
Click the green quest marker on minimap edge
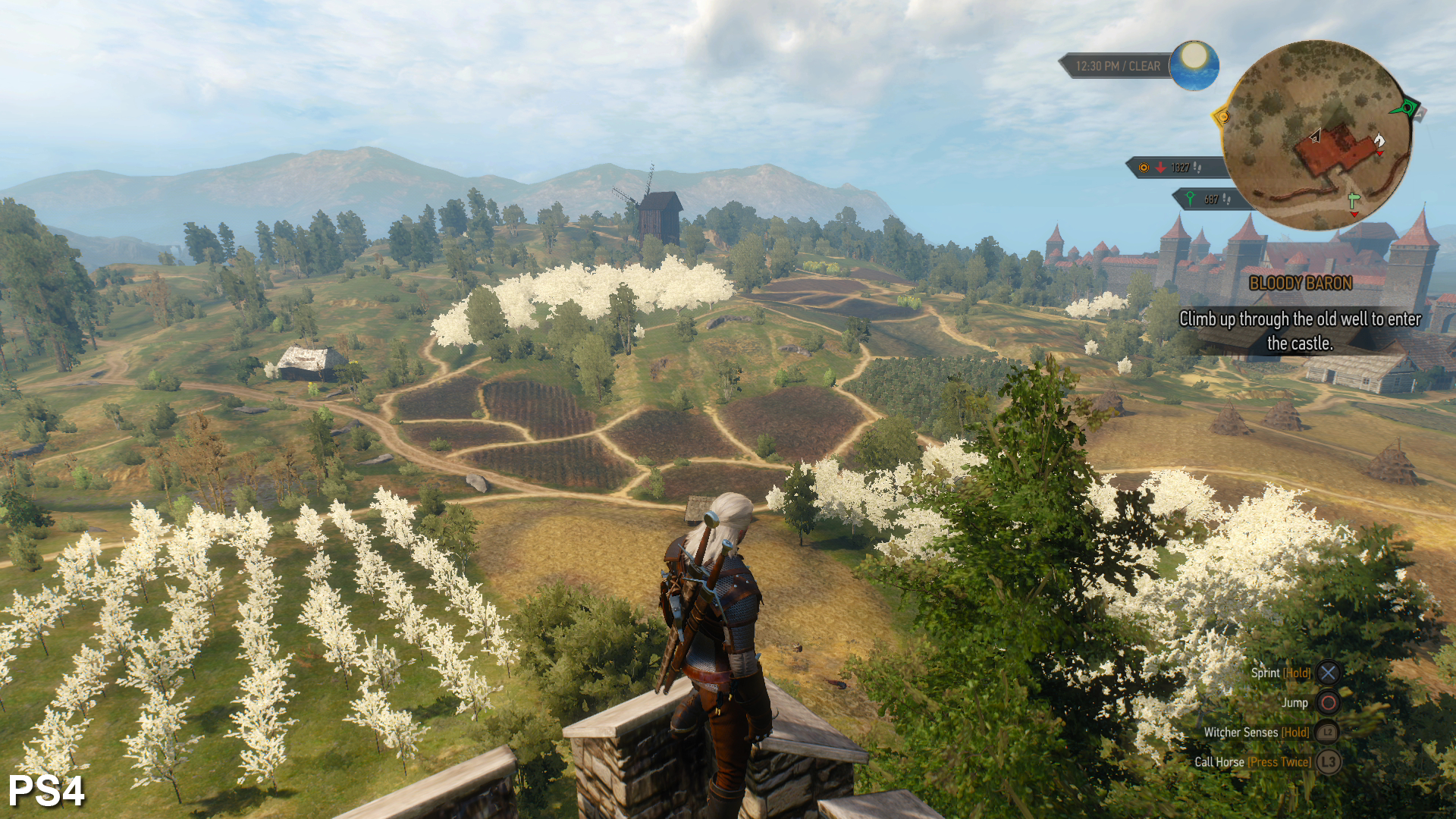click(x=1407, y=108)
